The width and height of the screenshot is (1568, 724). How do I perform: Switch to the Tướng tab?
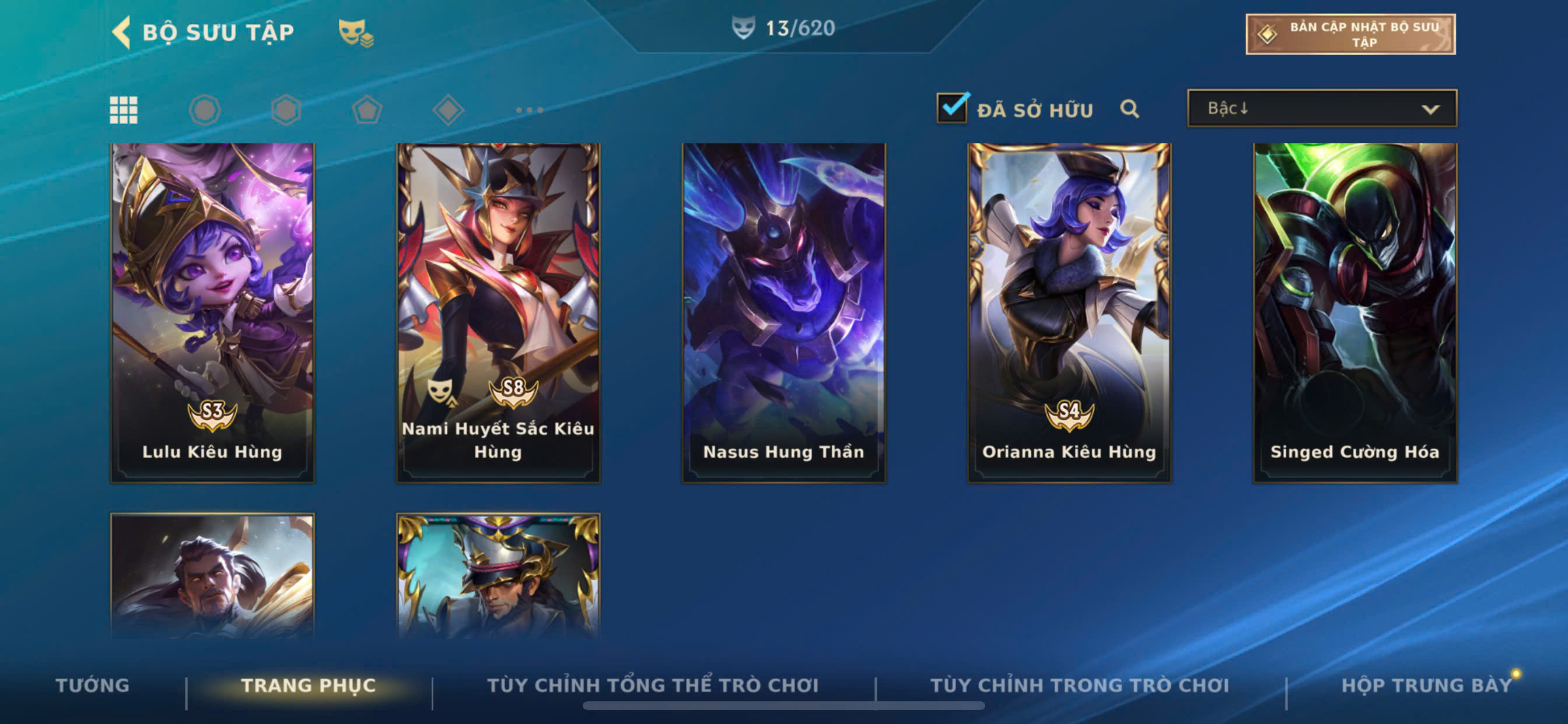(x=93, y=685)
